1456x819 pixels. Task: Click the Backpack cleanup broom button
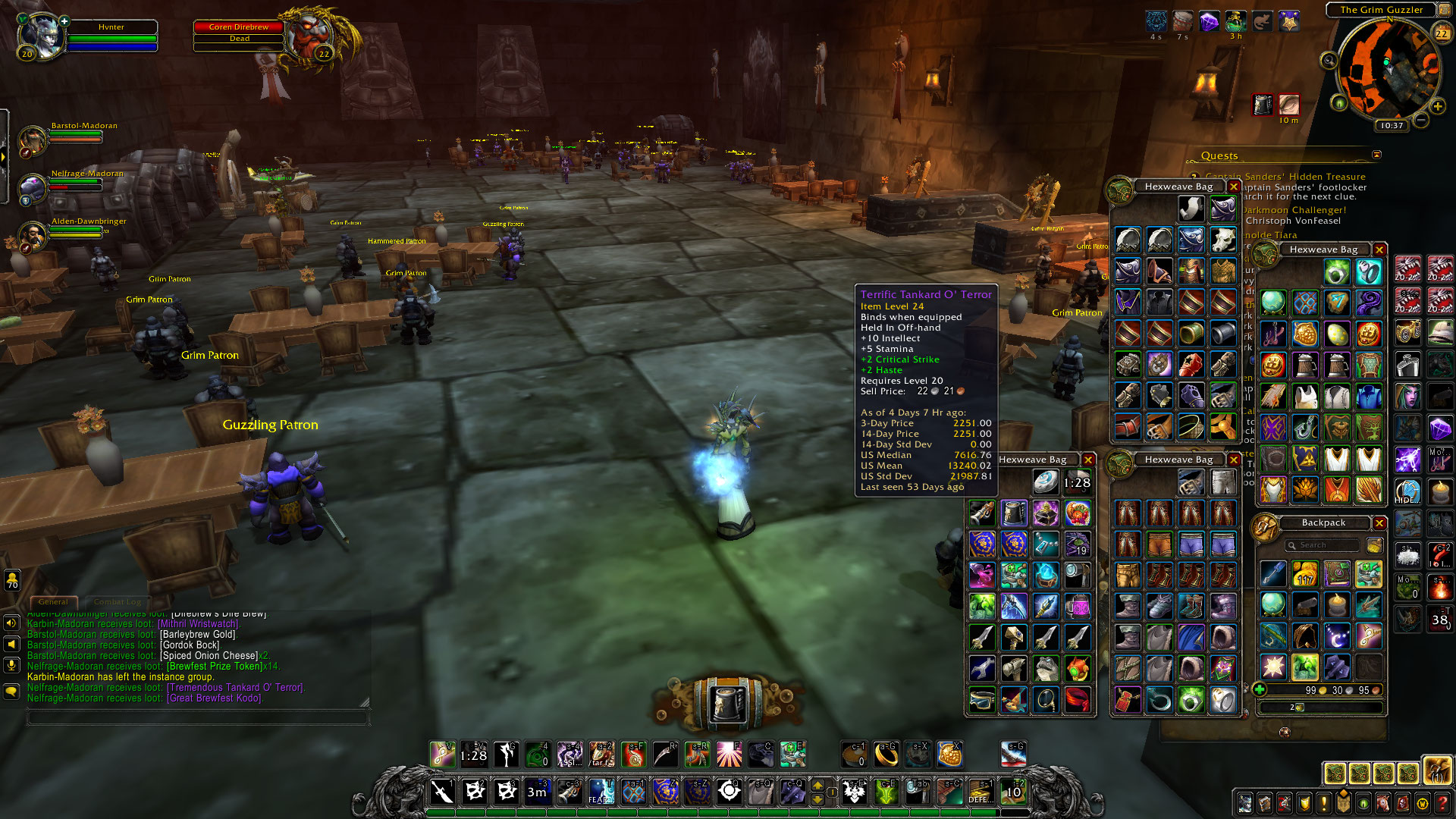tap(1373, 545)
